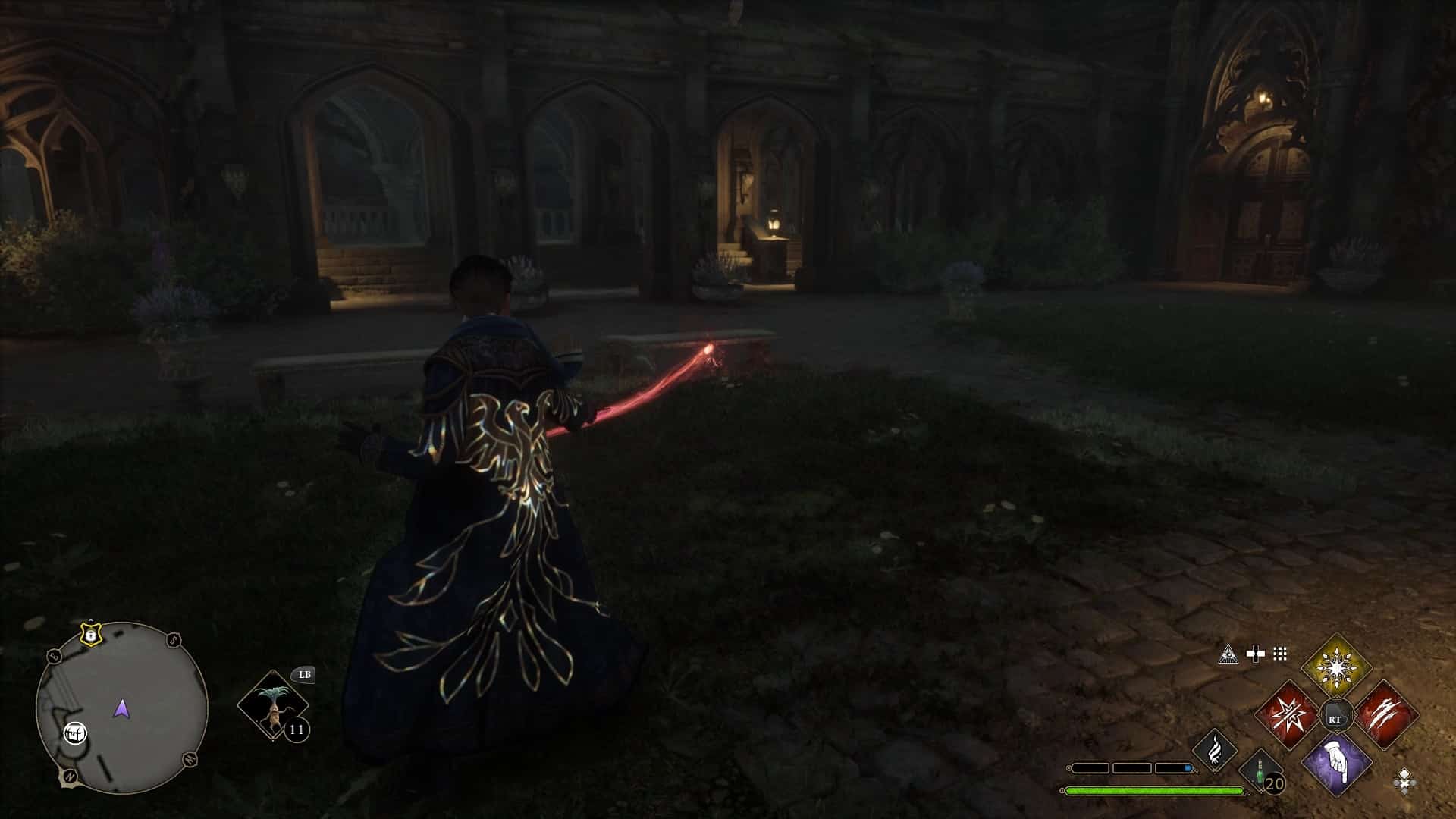The image size is (1456, 819).
Task: Switch to the M compass marker
Action: coord(189,759)
